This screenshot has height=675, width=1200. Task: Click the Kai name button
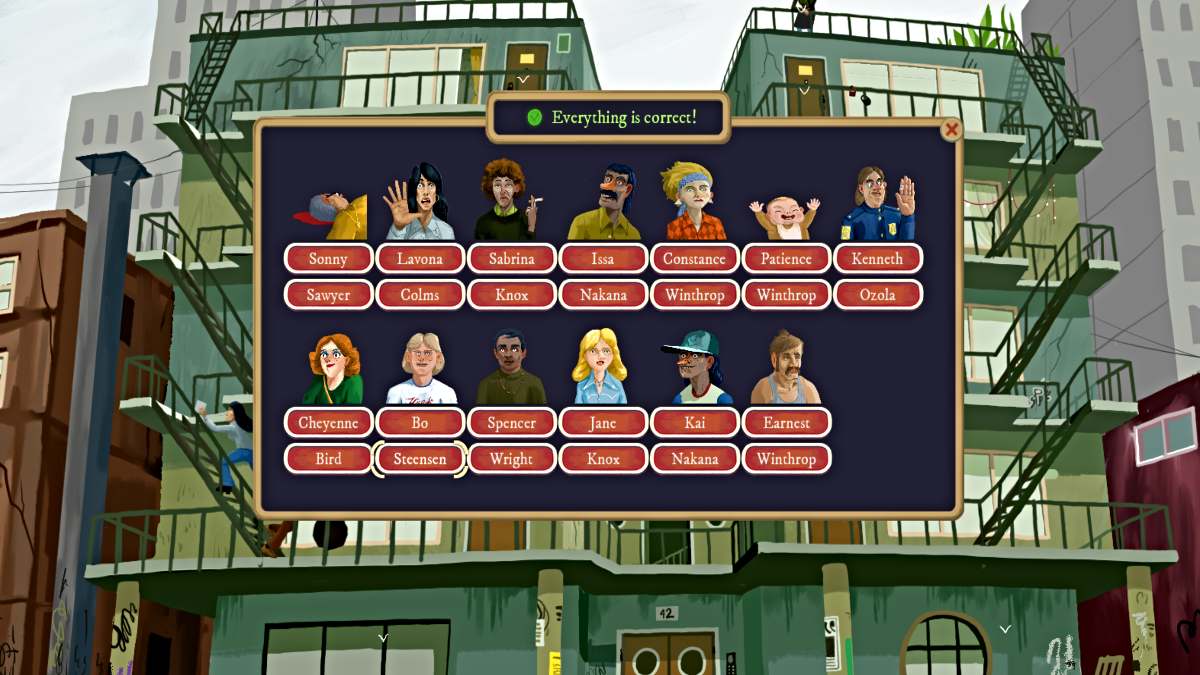695,423
